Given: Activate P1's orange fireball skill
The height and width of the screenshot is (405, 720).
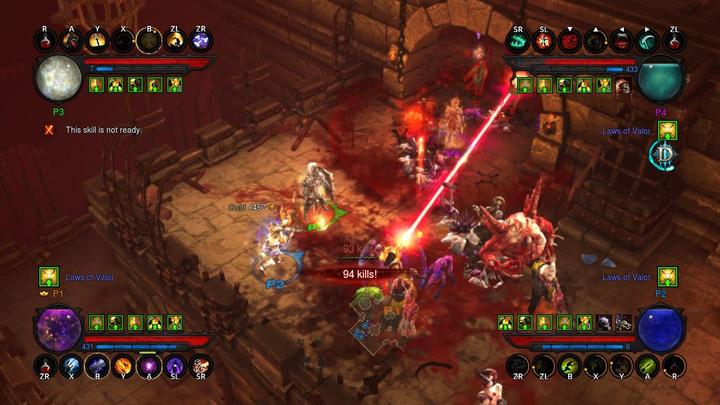Looking at the screenshot, I should tap(122, 365).
